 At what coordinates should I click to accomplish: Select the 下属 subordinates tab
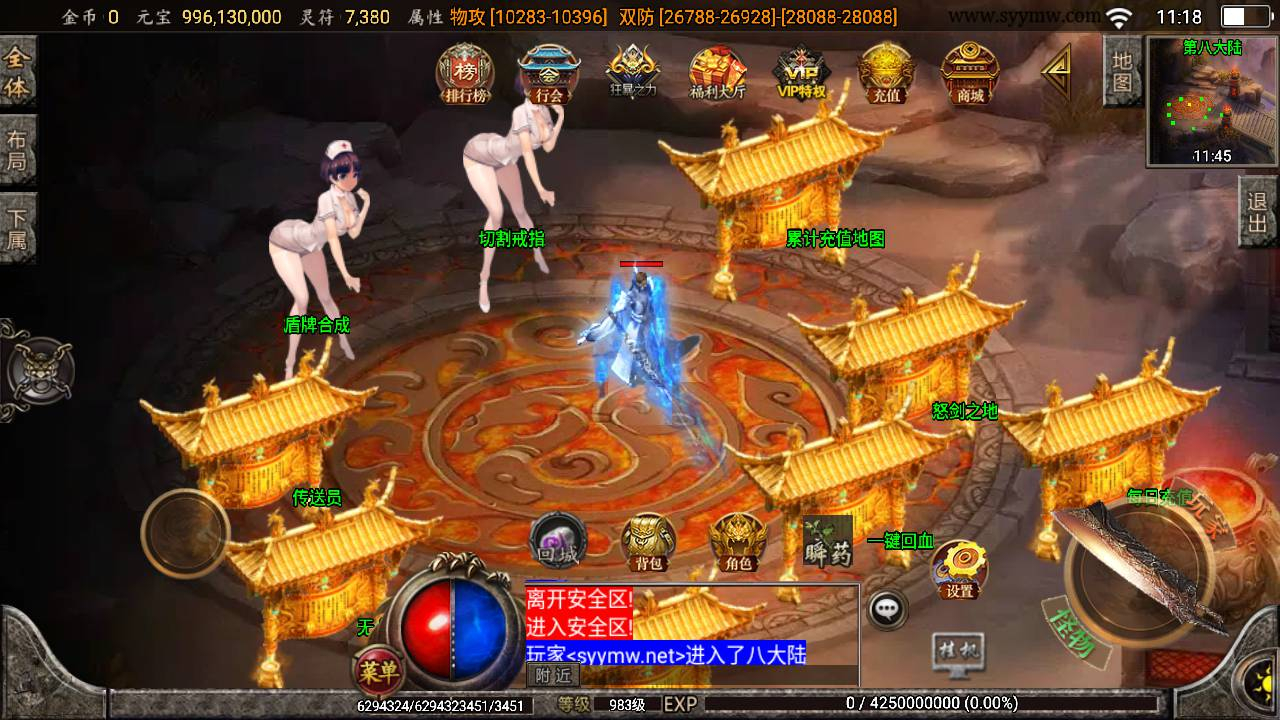(x=17, y=228)
